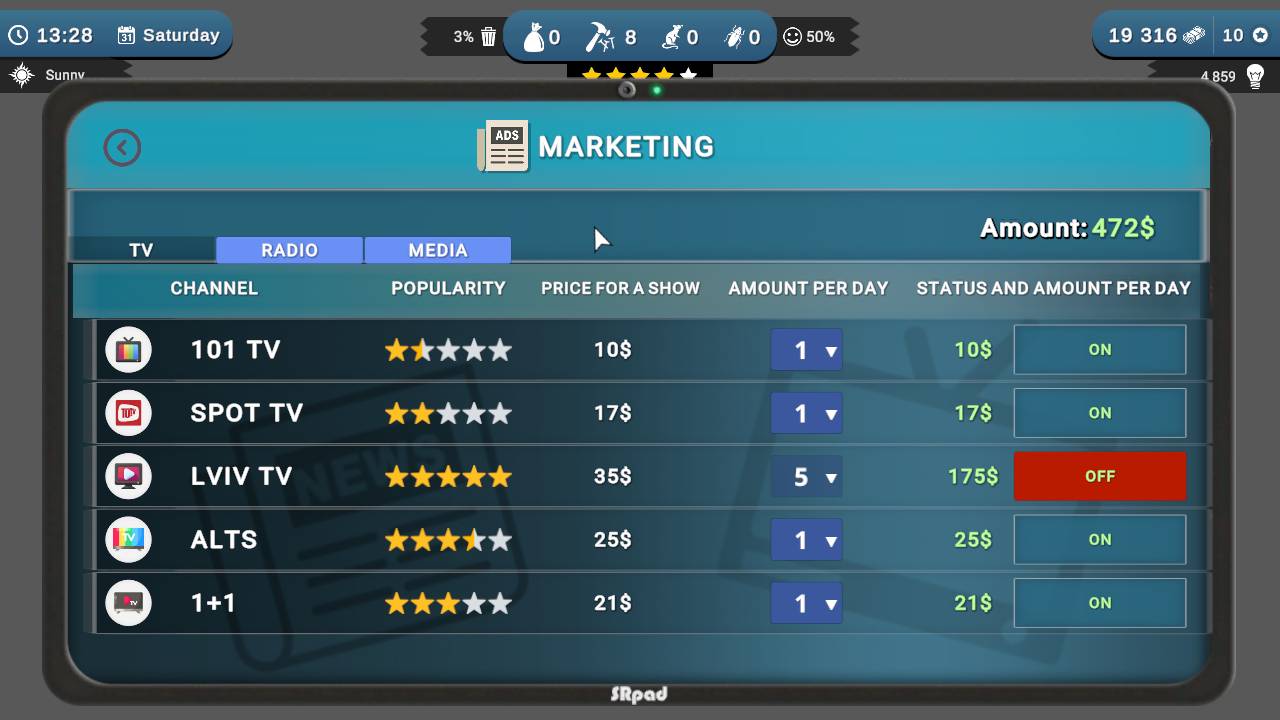Open the MEDIA tab
1280x720 pixels.
click(x=437, y=249)
